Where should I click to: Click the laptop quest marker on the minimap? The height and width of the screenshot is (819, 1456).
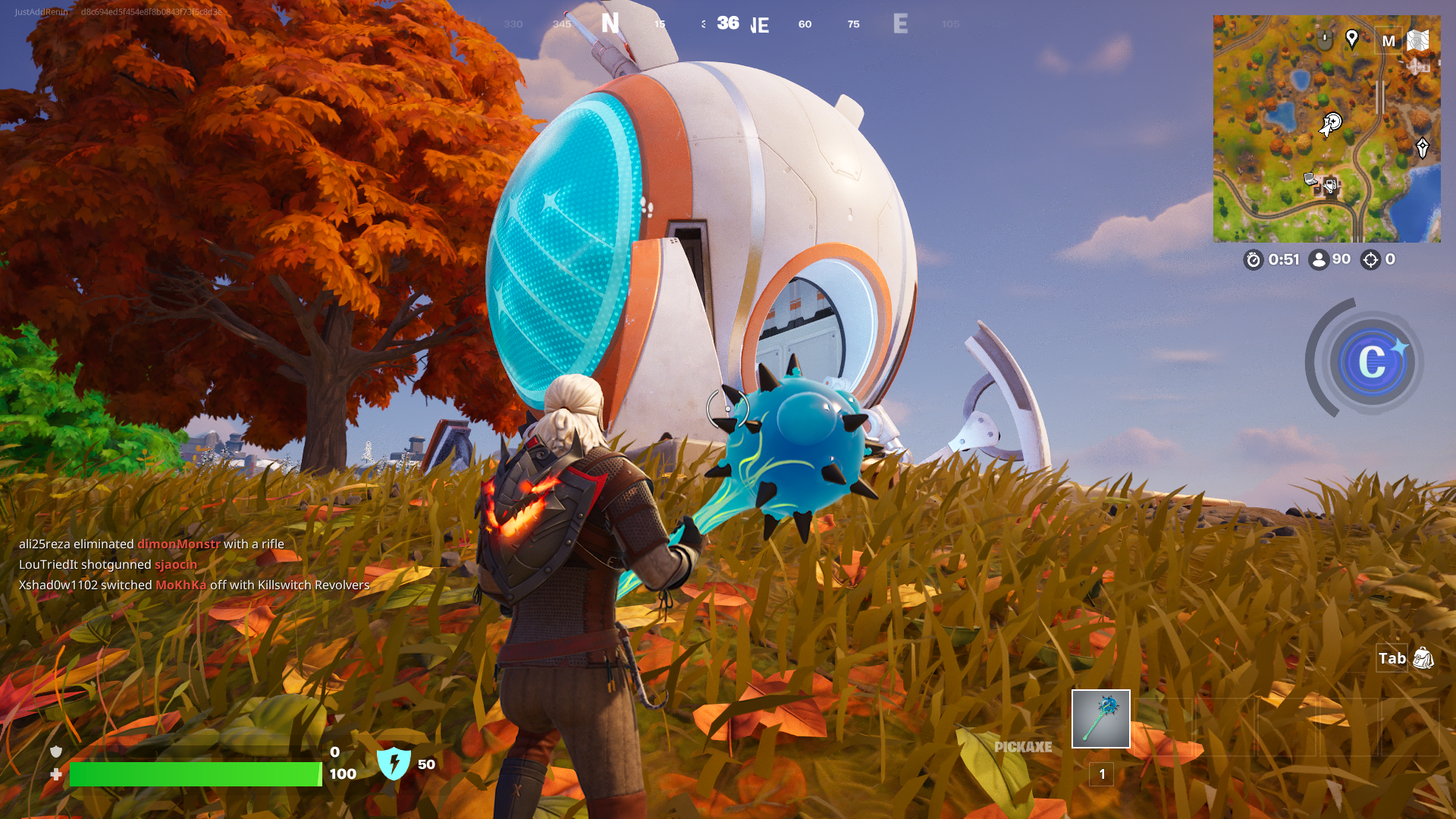point(1310,180)
